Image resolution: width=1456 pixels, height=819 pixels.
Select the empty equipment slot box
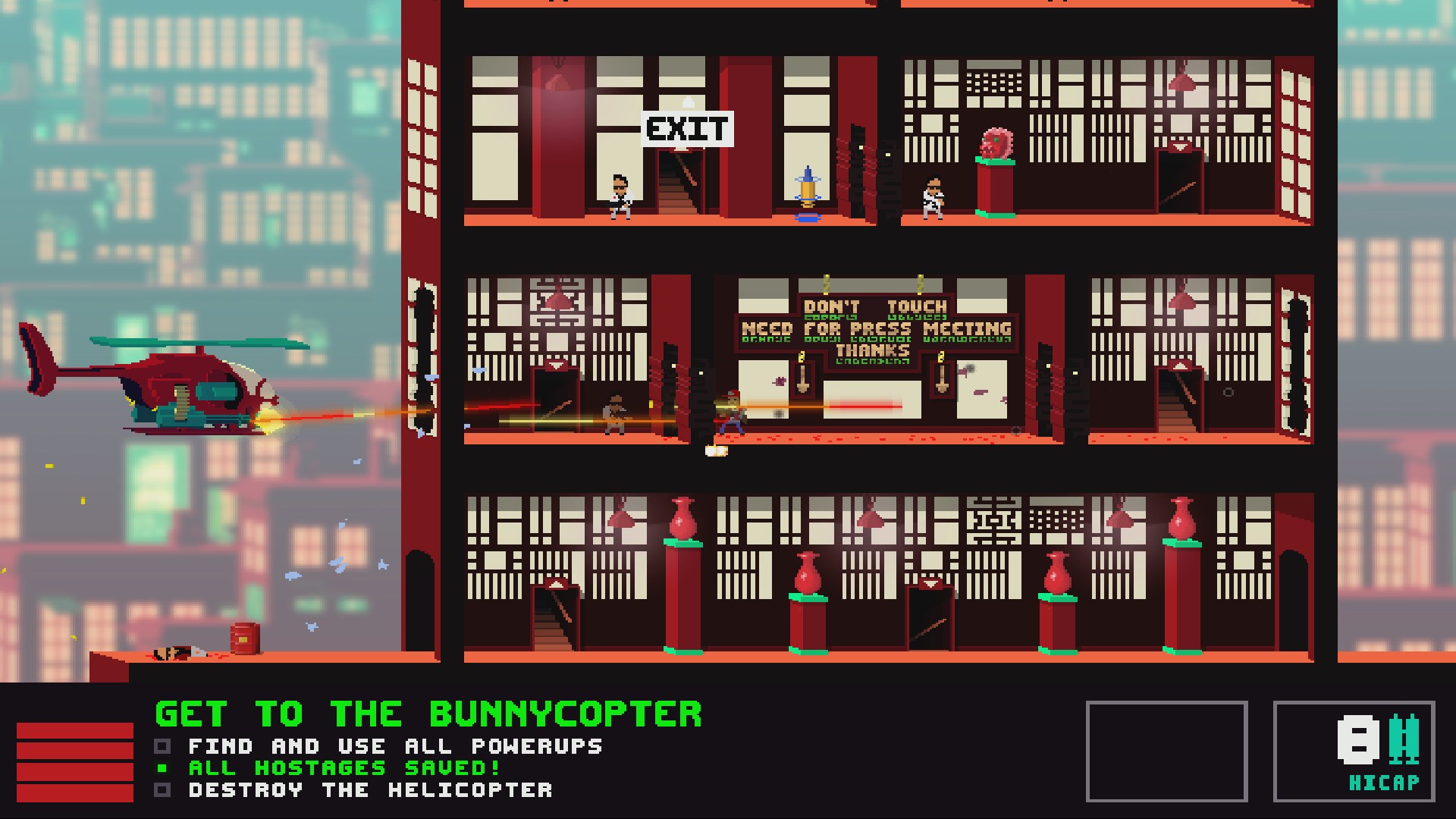pos(1168,751)
